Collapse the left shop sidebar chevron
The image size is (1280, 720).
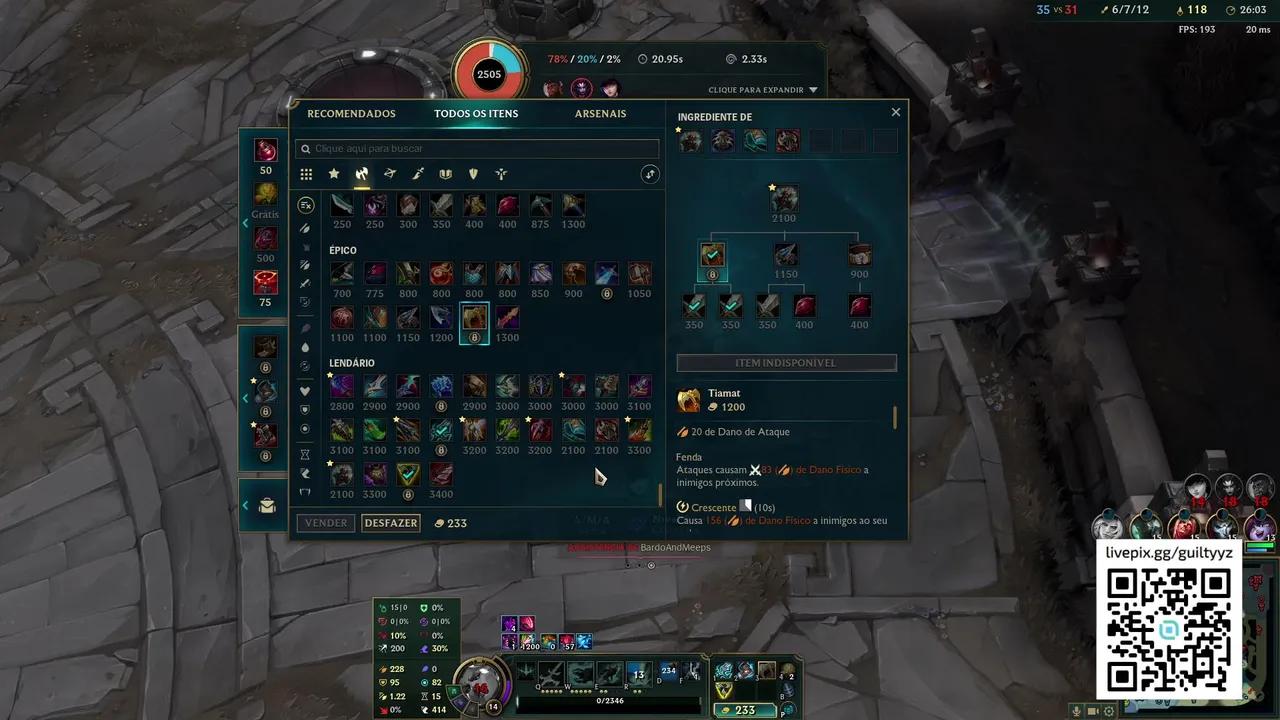coord(245,223)
